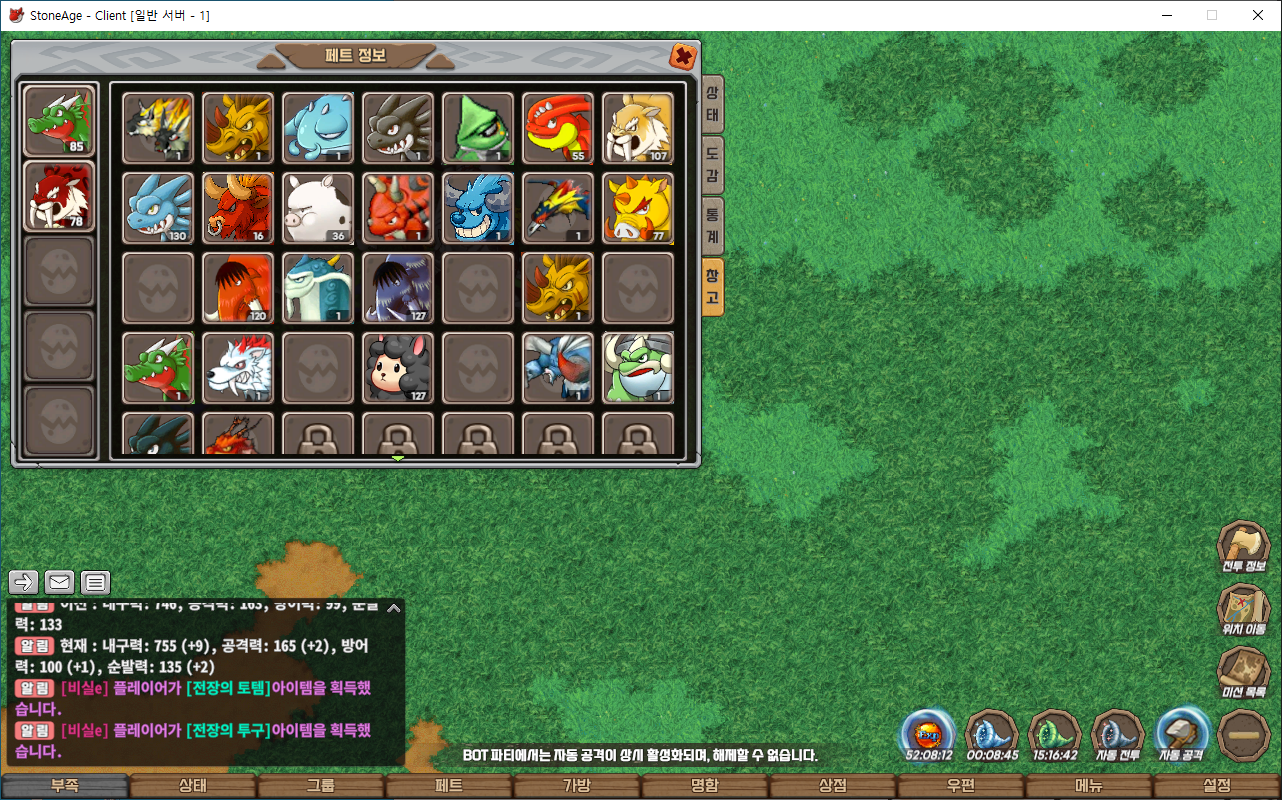Toggle the 자동 전투 auto battle icon

click(1117, 735)
